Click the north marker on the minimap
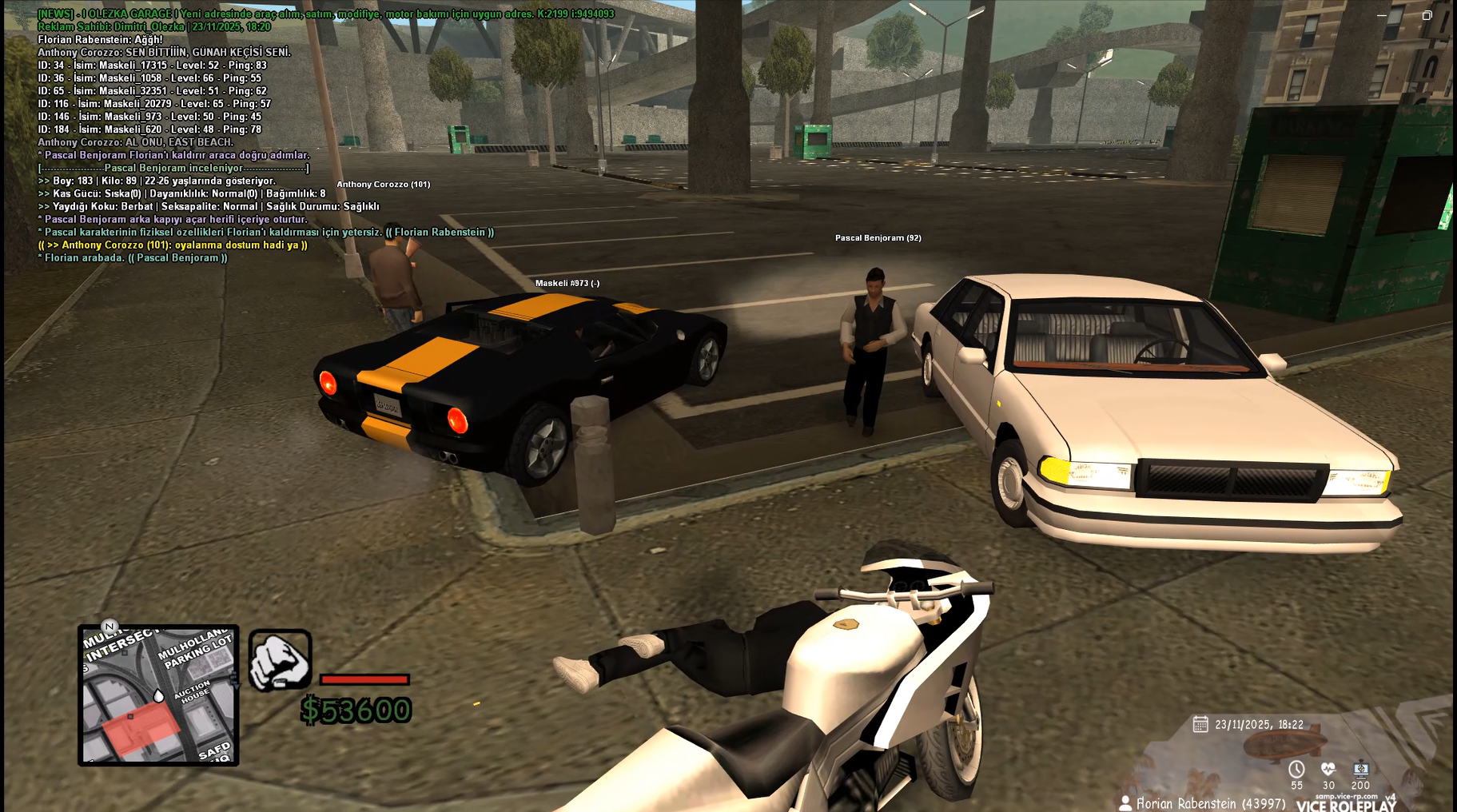Screen dimensions: 1457x812 (109, 627)
